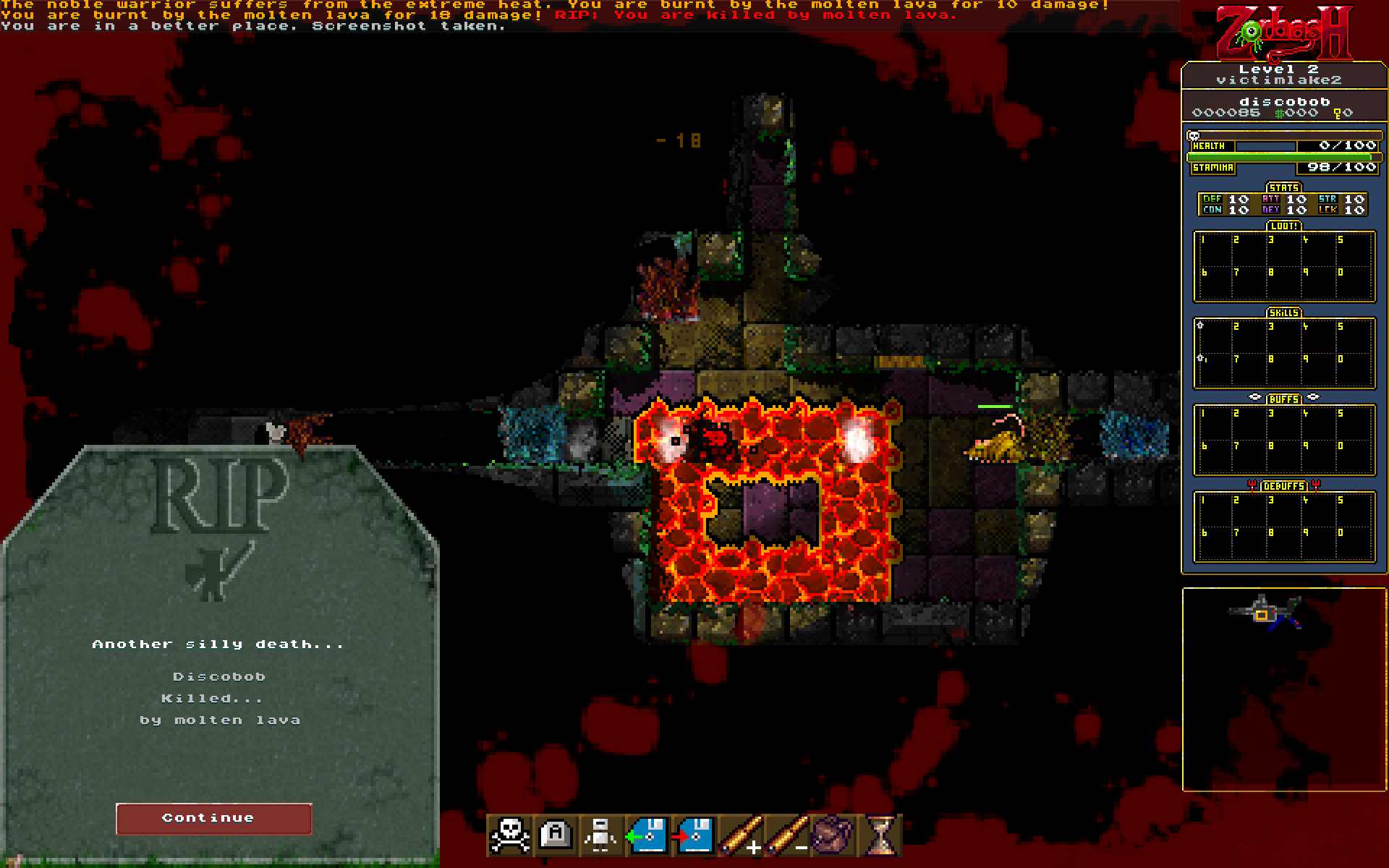Click the gravestone 'A' toolbar icon

coord(556,835)
